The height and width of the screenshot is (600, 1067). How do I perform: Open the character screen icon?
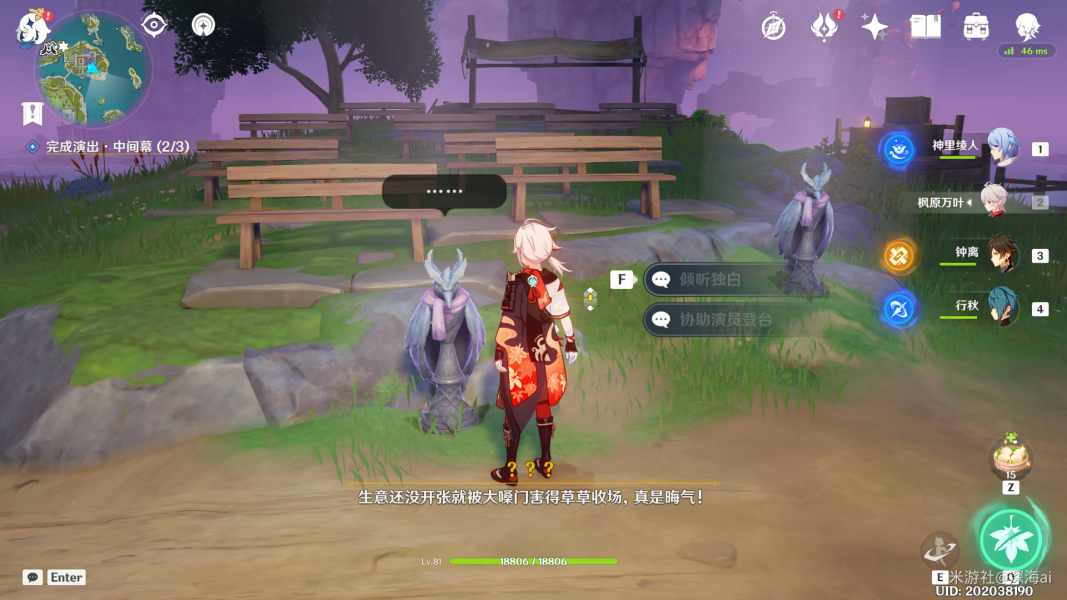click(x=1027, y=26)
